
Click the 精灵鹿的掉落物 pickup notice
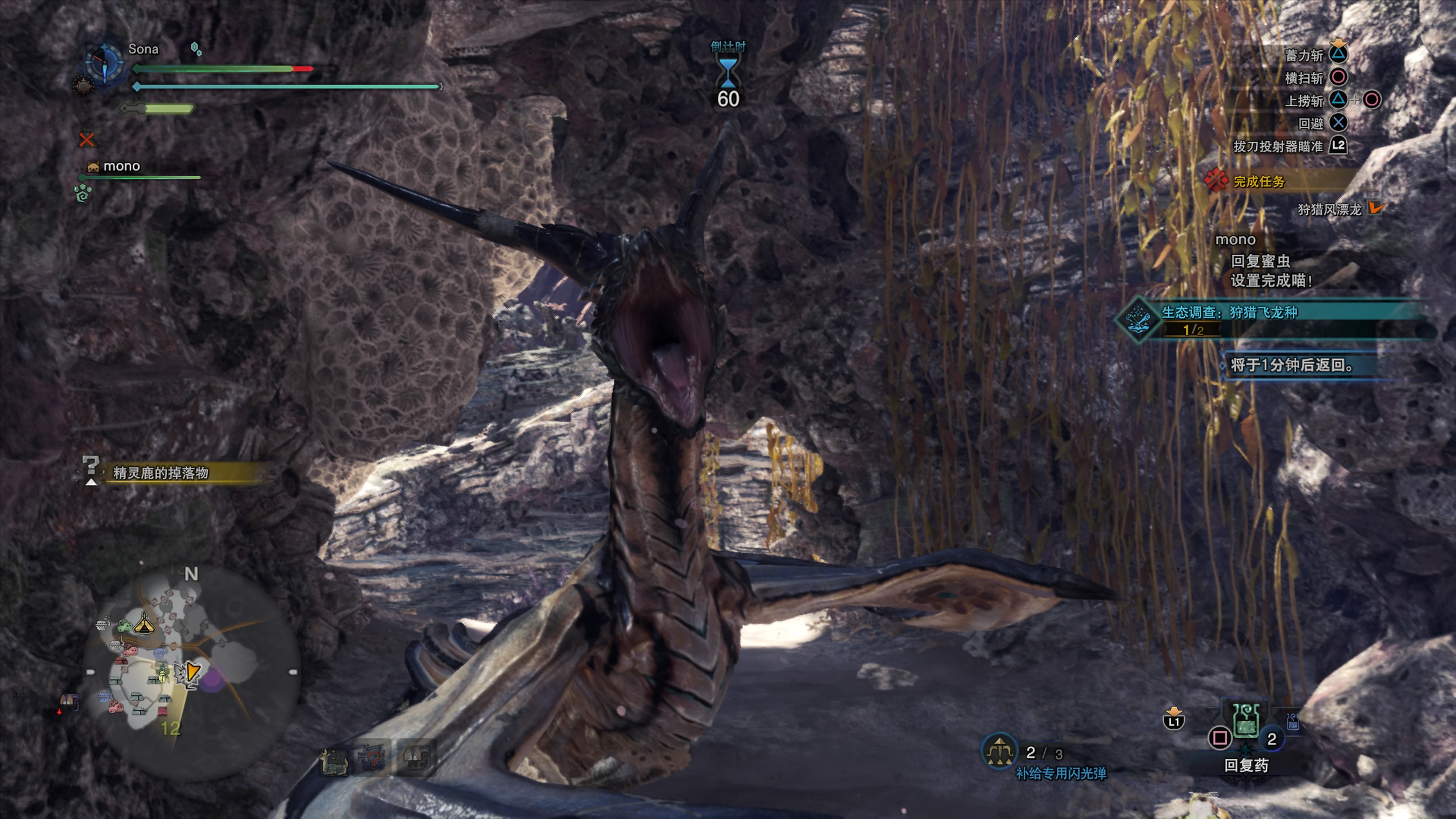[x=161, y=472]
